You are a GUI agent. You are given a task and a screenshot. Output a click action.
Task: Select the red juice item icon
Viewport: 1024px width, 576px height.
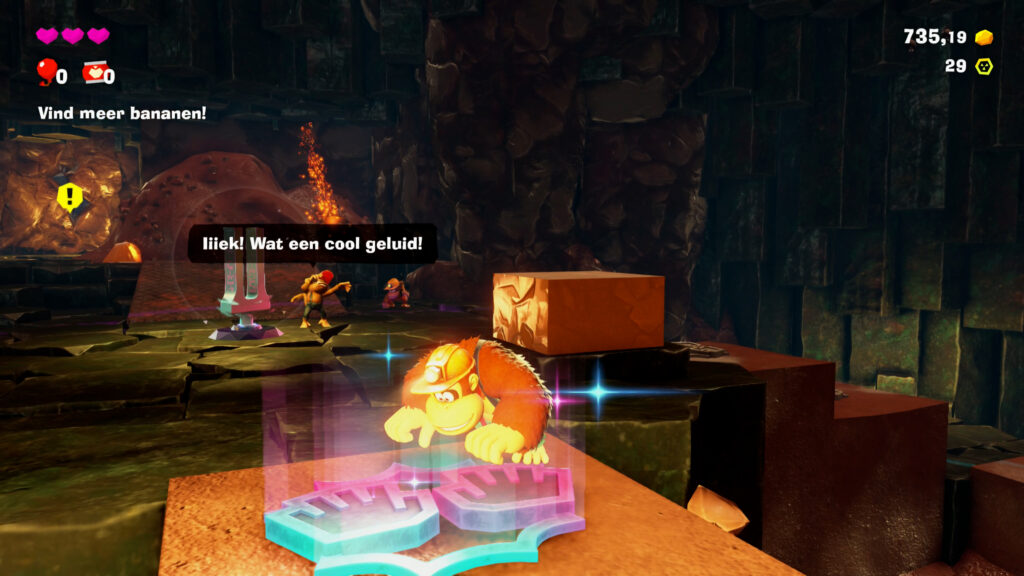tap(93, 72)
